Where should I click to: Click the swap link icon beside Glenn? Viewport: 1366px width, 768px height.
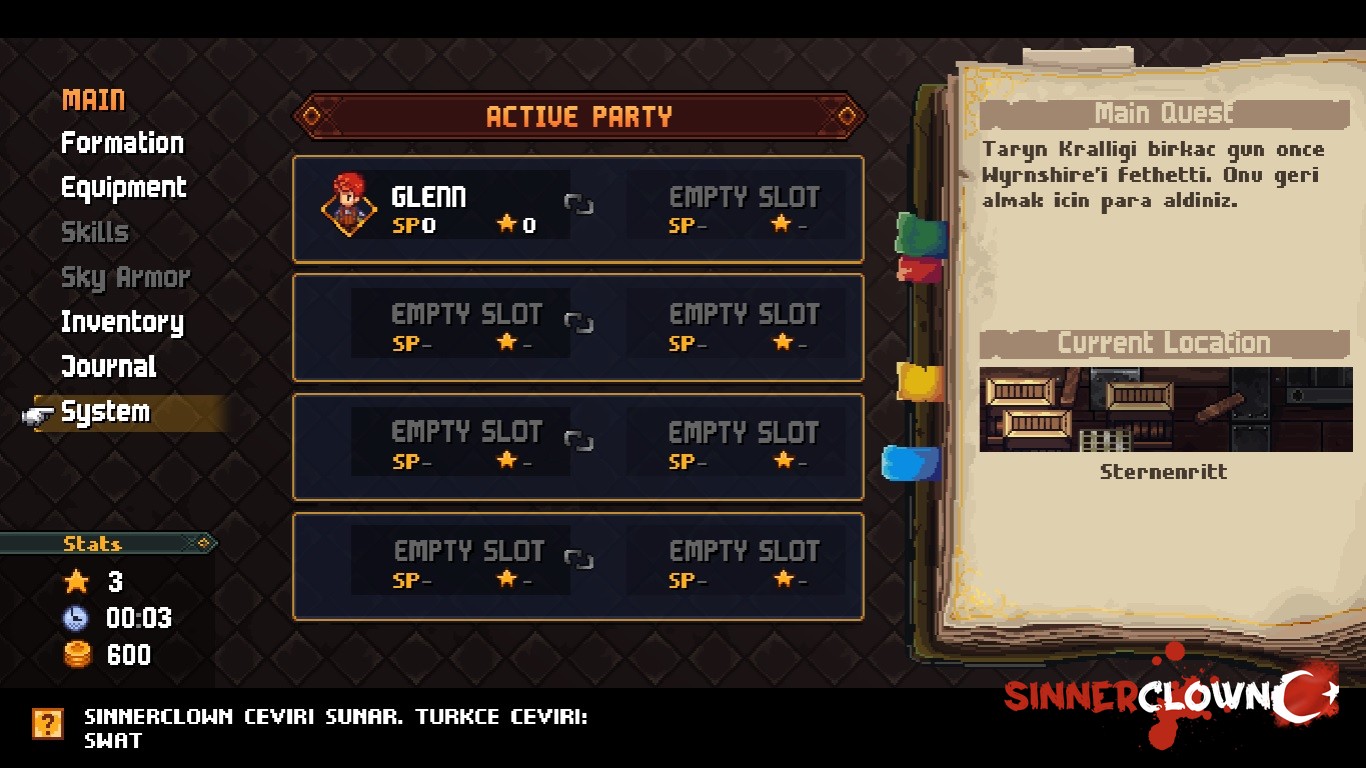[x=578, y=205]
